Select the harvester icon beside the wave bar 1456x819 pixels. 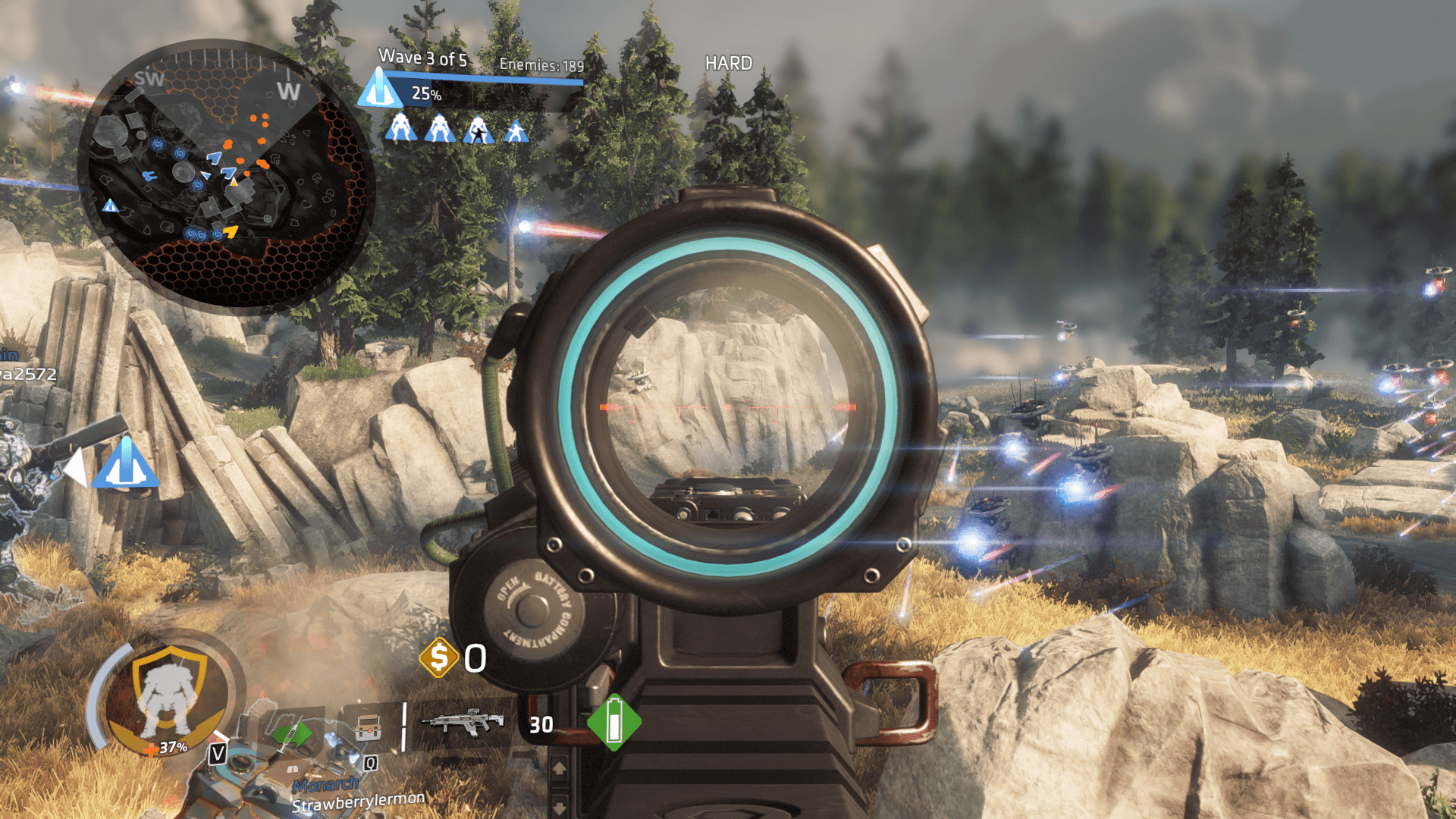[x=379, y=88]
